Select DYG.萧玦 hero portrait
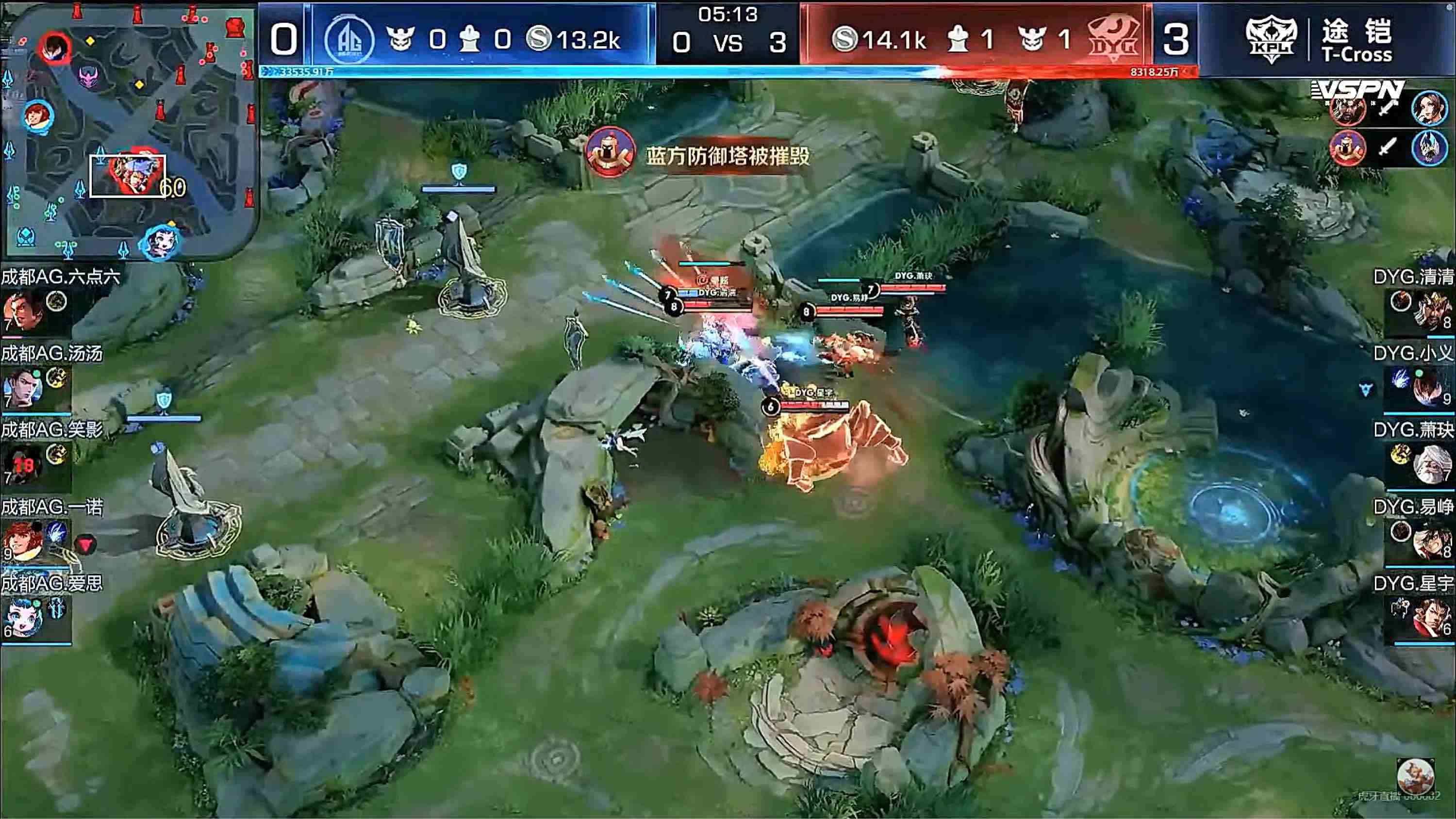 1432,465
